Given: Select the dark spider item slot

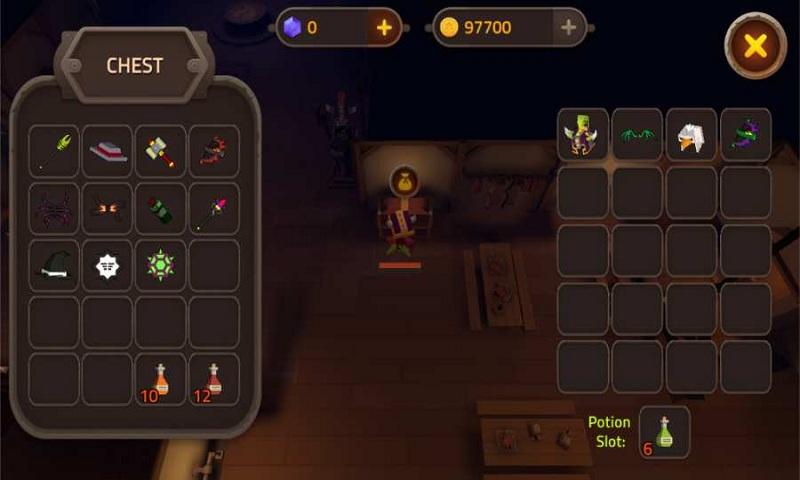Looking at the screenshot, I should [54, 208].
